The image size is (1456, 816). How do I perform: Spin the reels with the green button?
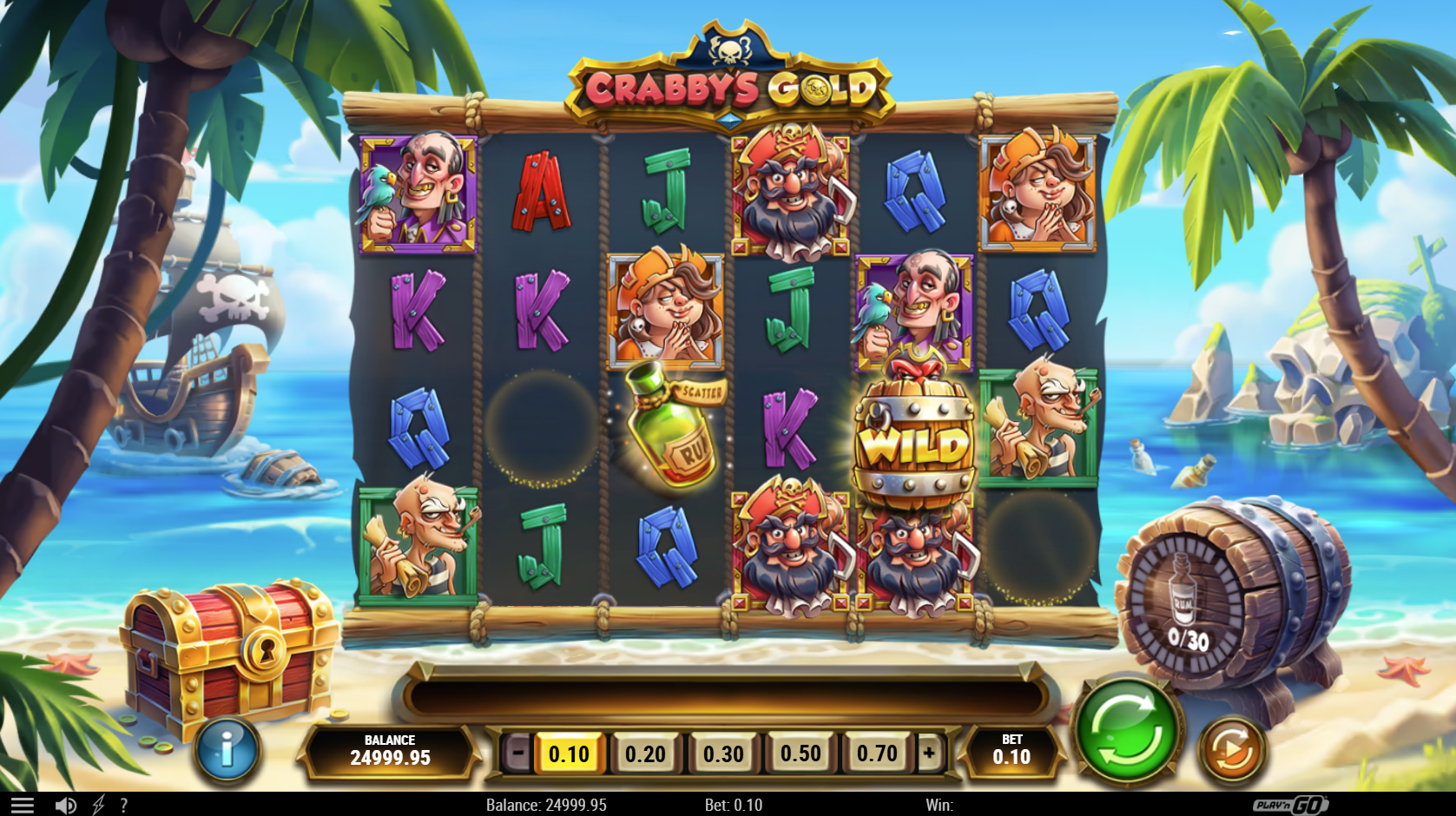tap(1127, 732)
